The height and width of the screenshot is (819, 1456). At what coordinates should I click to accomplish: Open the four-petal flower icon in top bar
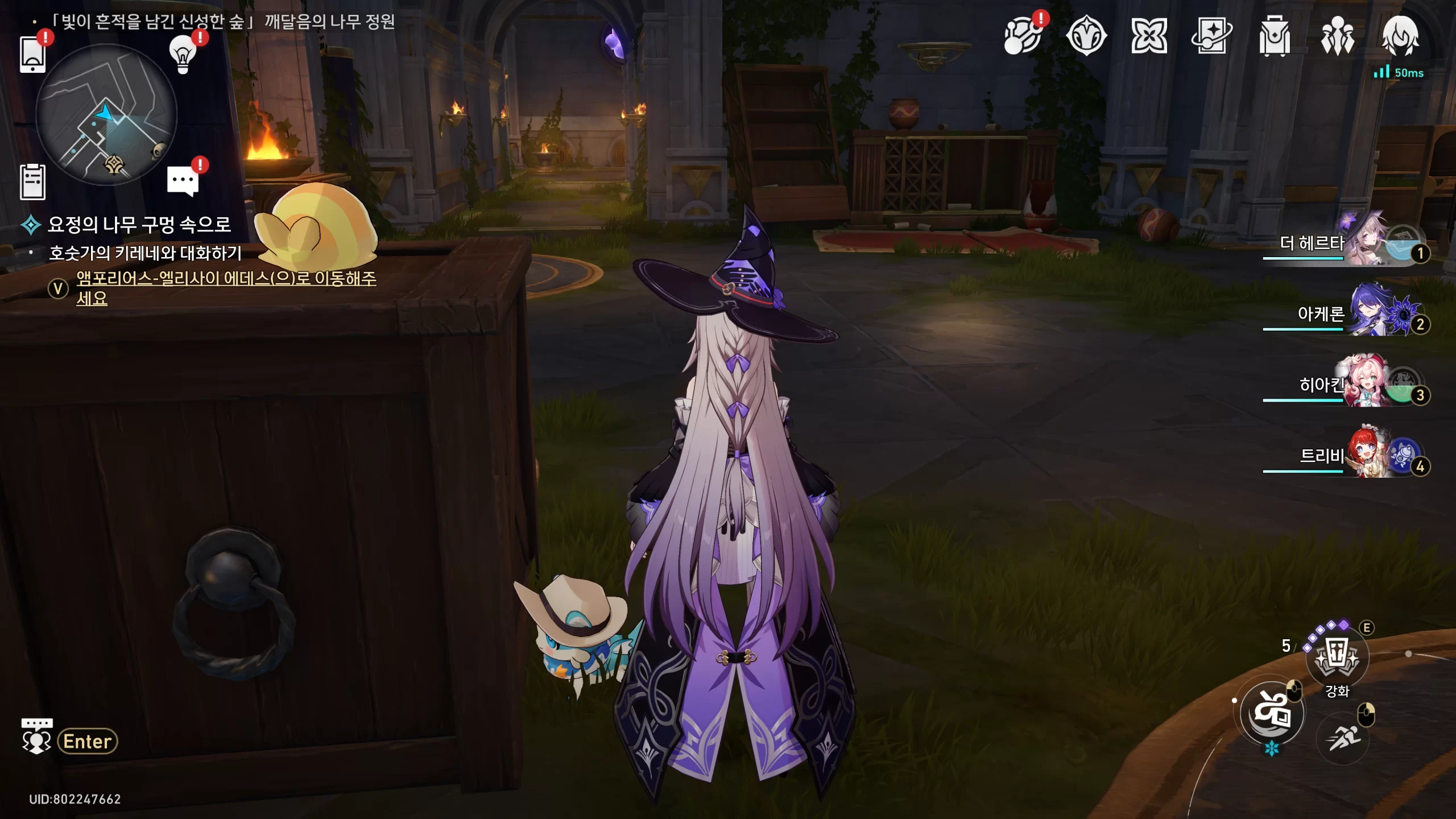(x=1149, y=37)
